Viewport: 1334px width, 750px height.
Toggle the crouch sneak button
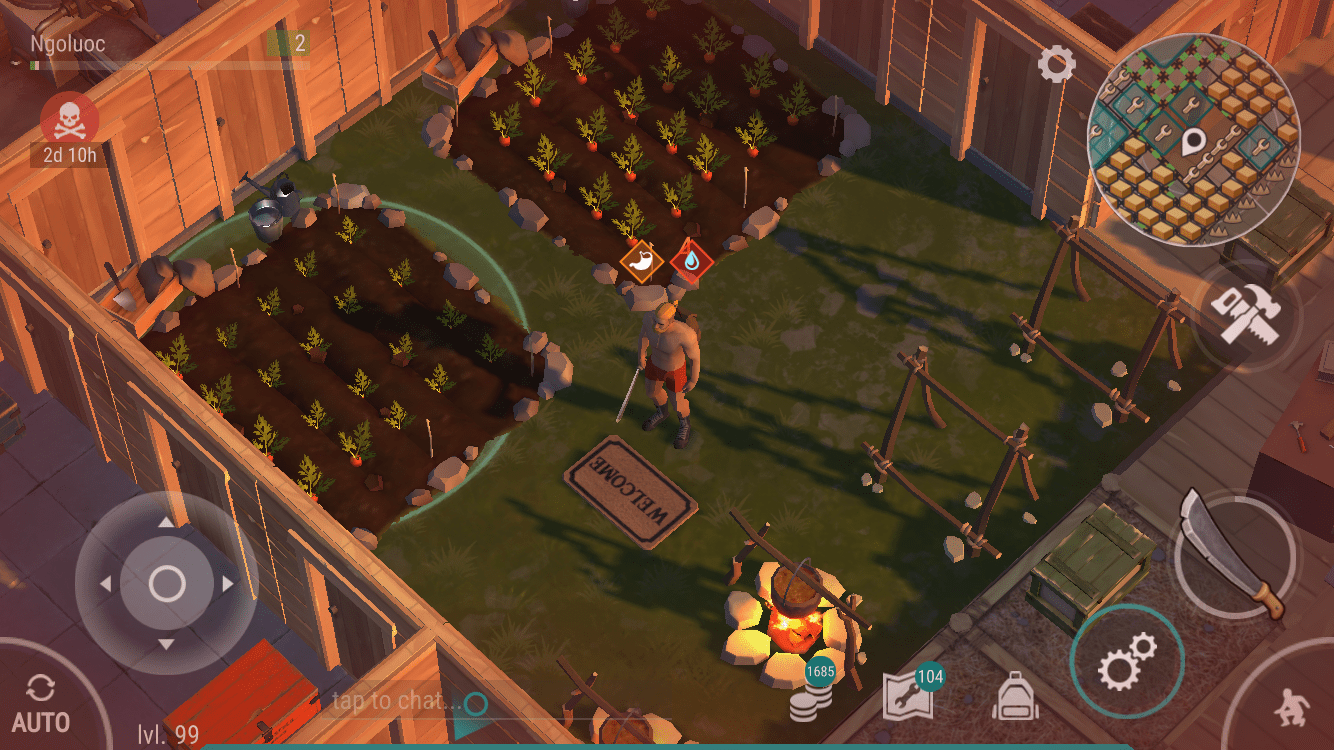coord(1289,708)
